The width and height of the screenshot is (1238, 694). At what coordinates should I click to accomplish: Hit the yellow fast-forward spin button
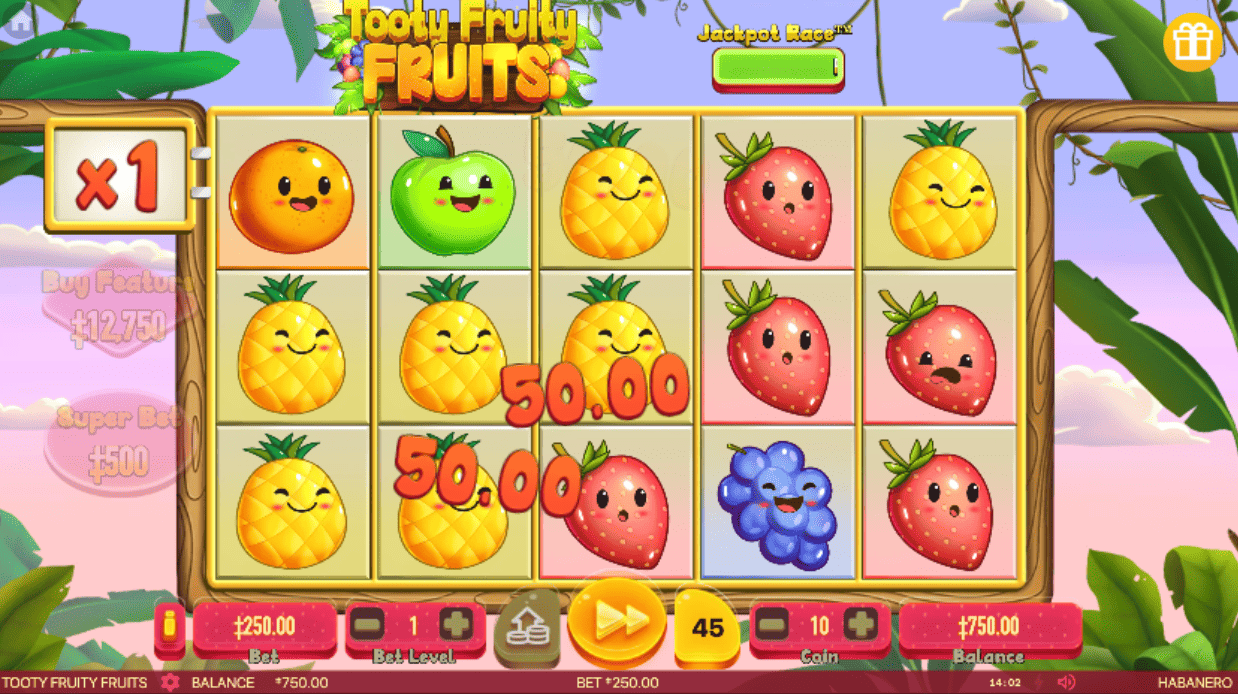617,622
